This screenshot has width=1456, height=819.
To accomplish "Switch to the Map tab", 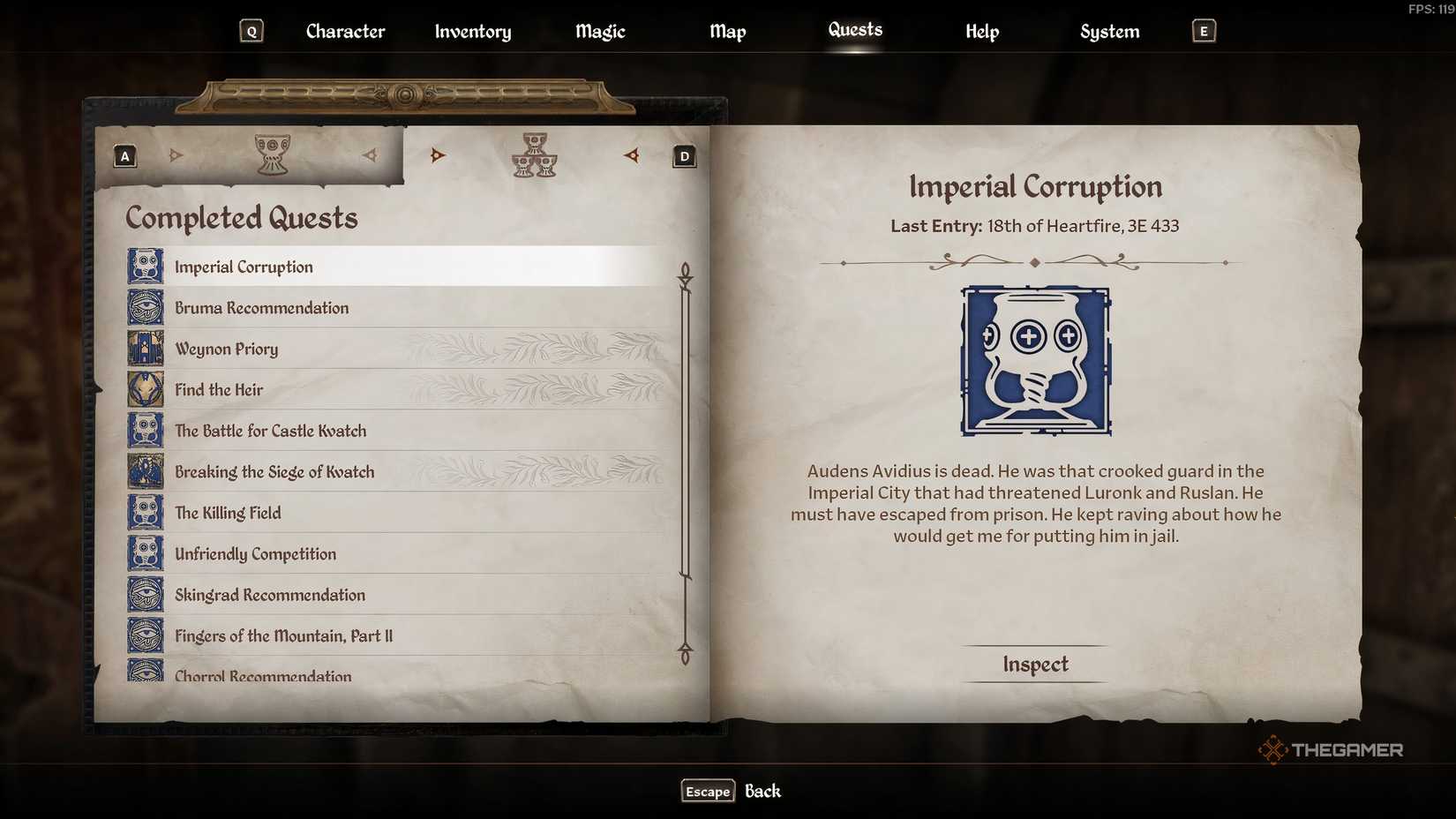I will click(727, 31).
